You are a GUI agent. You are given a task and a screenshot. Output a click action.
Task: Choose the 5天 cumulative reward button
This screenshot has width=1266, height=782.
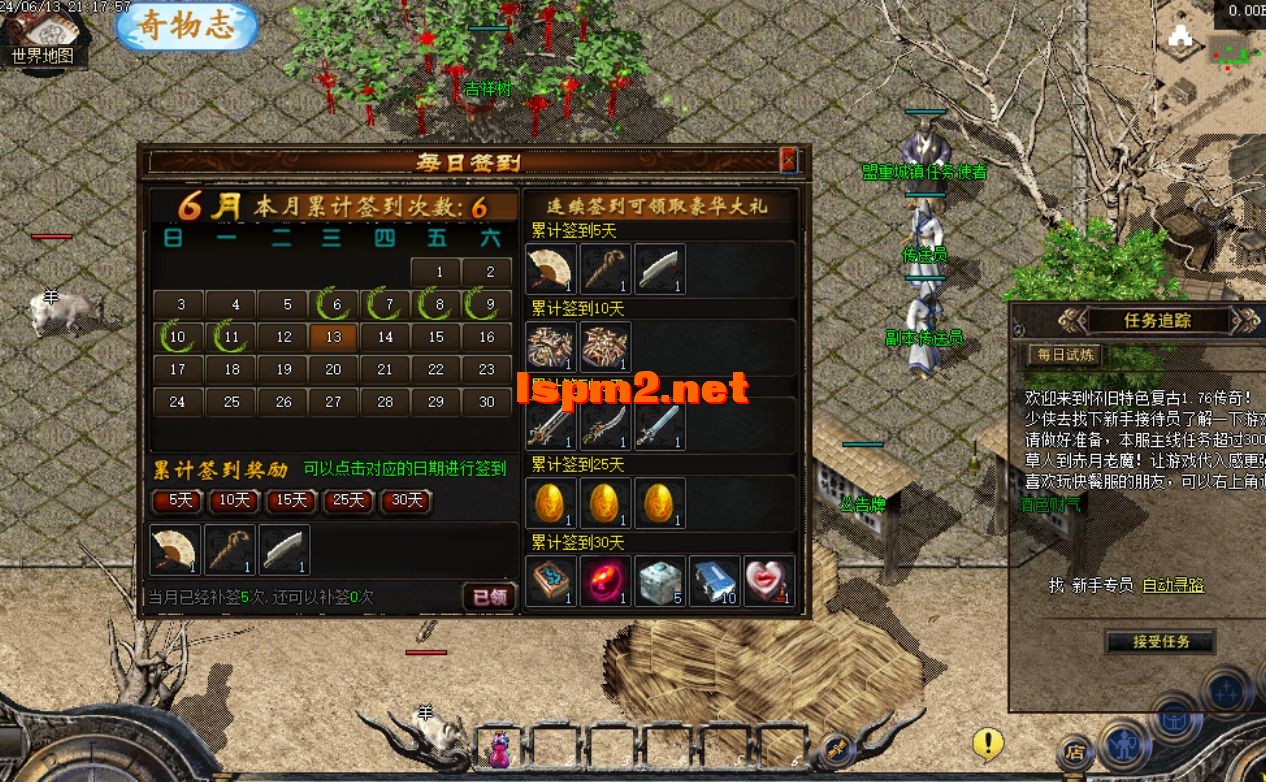point(180,500)
